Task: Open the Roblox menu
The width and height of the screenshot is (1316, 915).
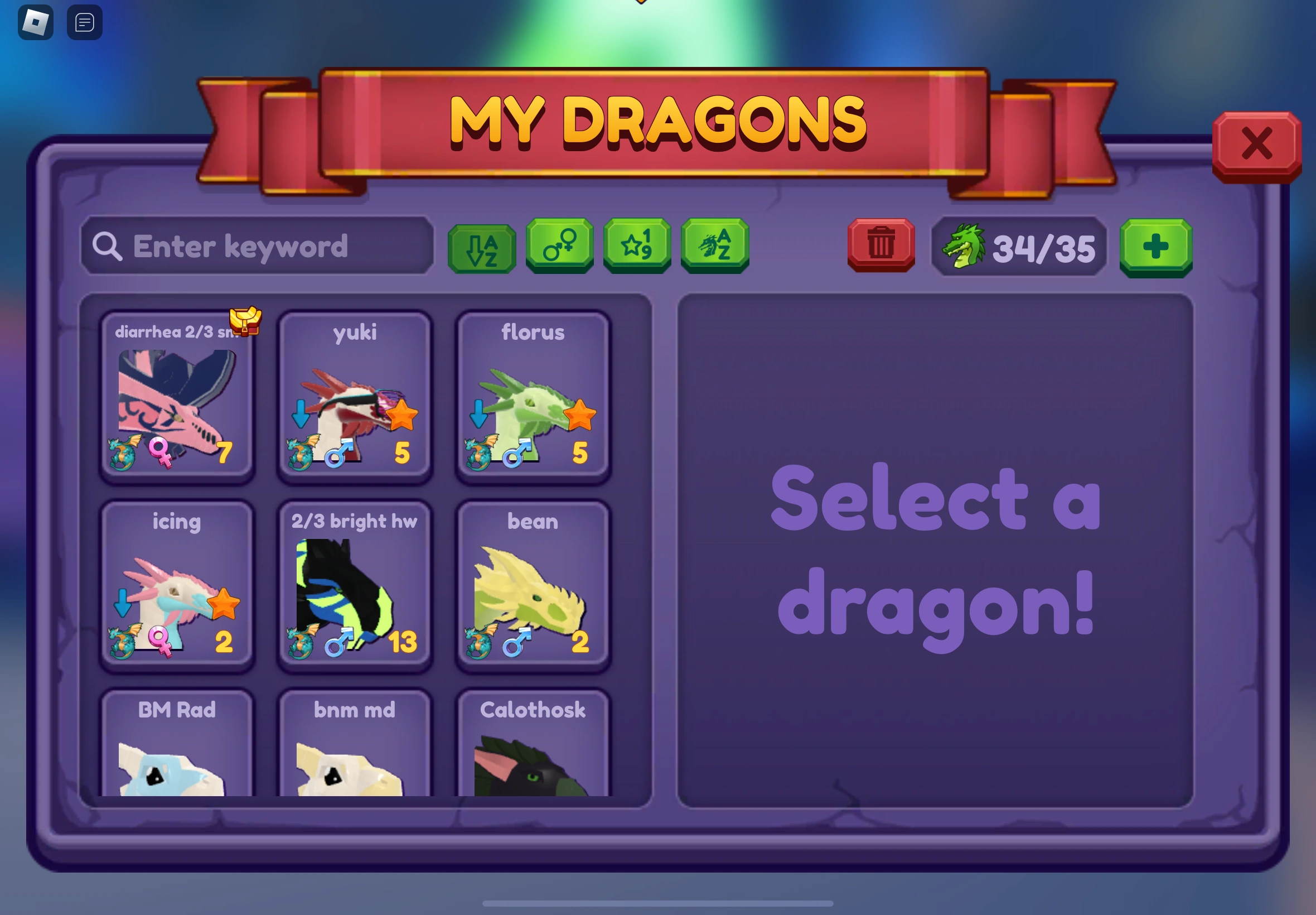Action: [x=36, y=22]
